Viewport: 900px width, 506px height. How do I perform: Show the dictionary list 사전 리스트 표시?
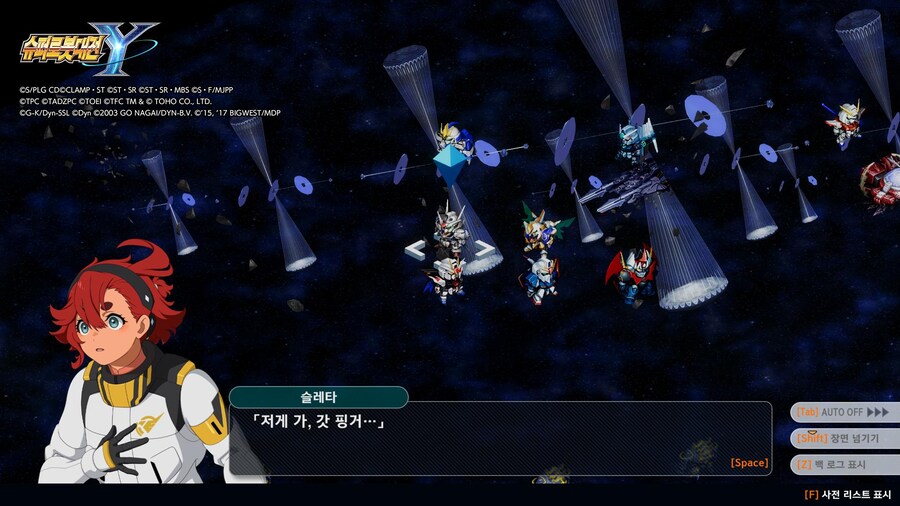coord(847,494)
